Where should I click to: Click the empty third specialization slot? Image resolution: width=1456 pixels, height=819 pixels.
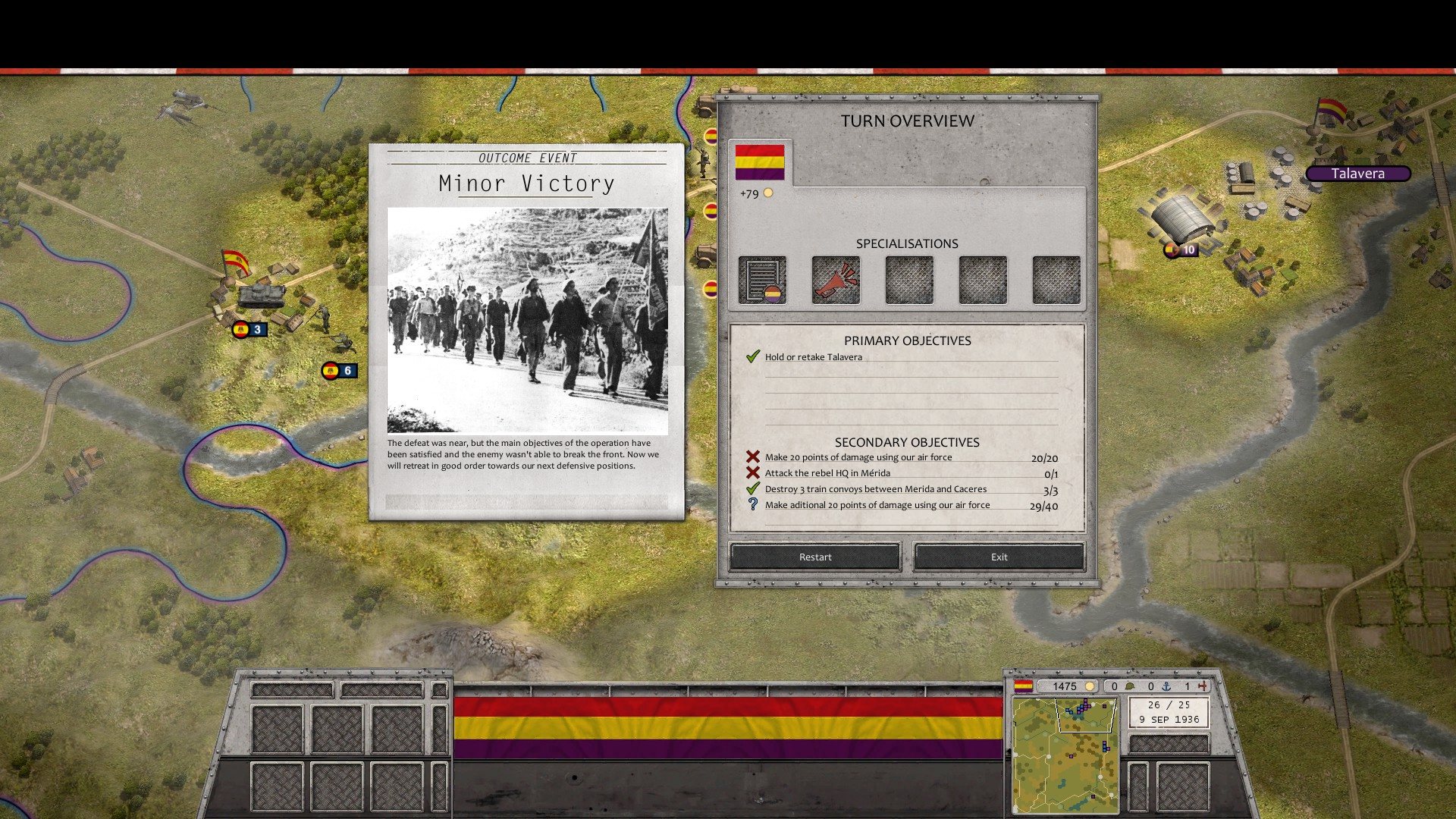click(x=908, y=280)
